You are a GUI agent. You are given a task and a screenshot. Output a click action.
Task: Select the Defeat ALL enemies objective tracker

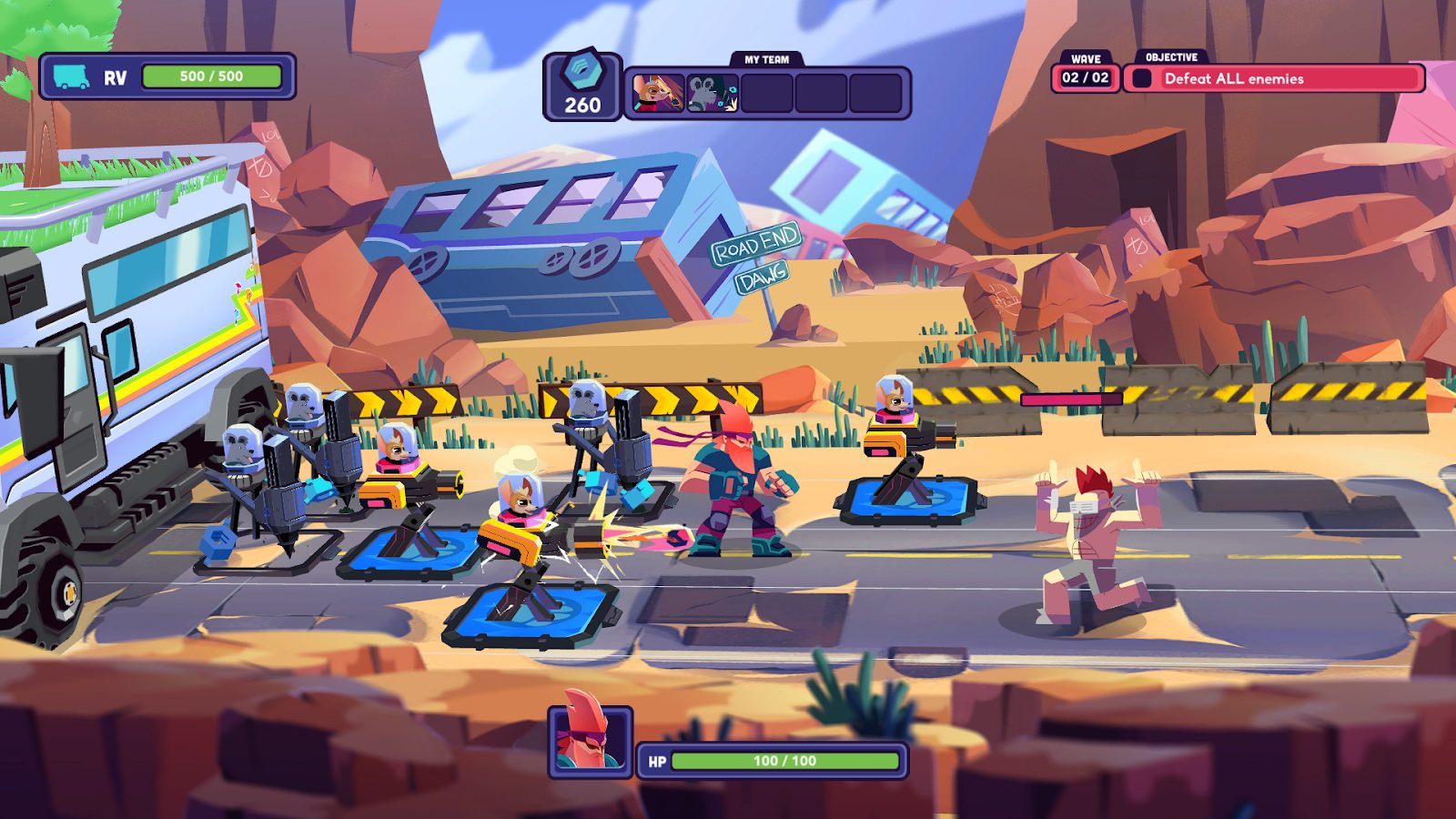(x=1274, y=79)
